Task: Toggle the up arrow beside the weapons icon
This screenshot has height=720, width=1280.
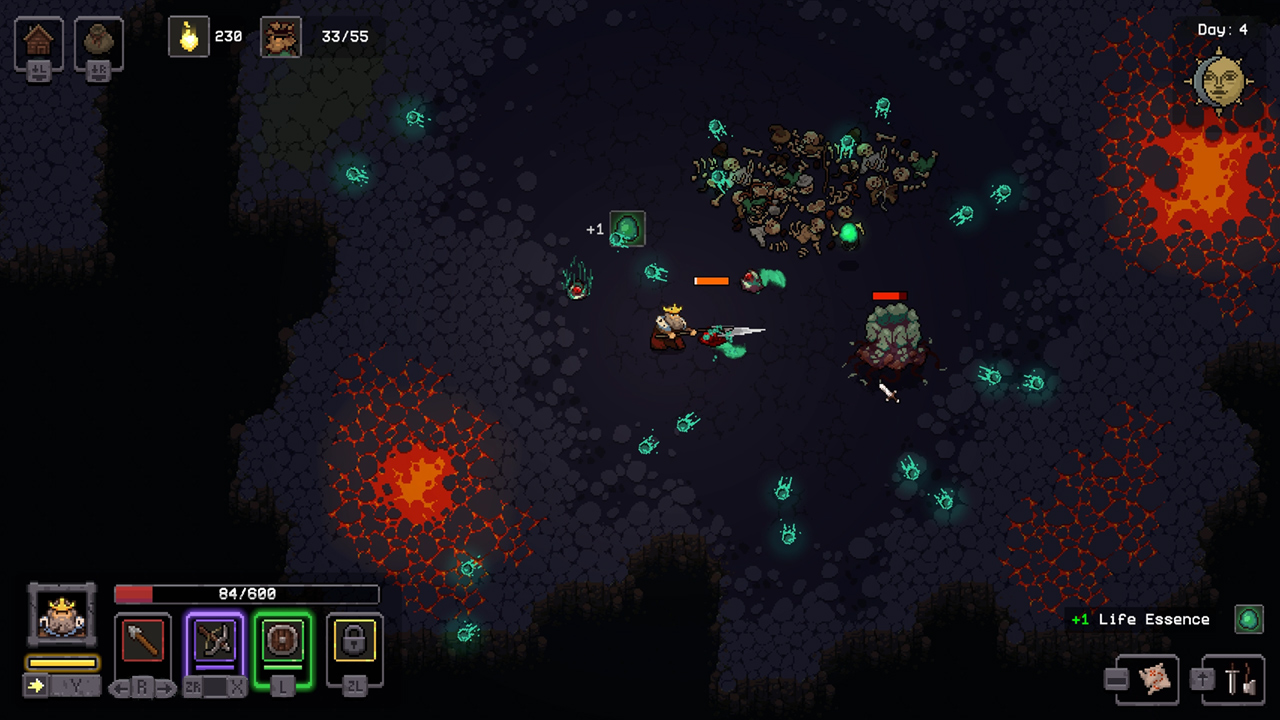Action: click(1201, 678)
